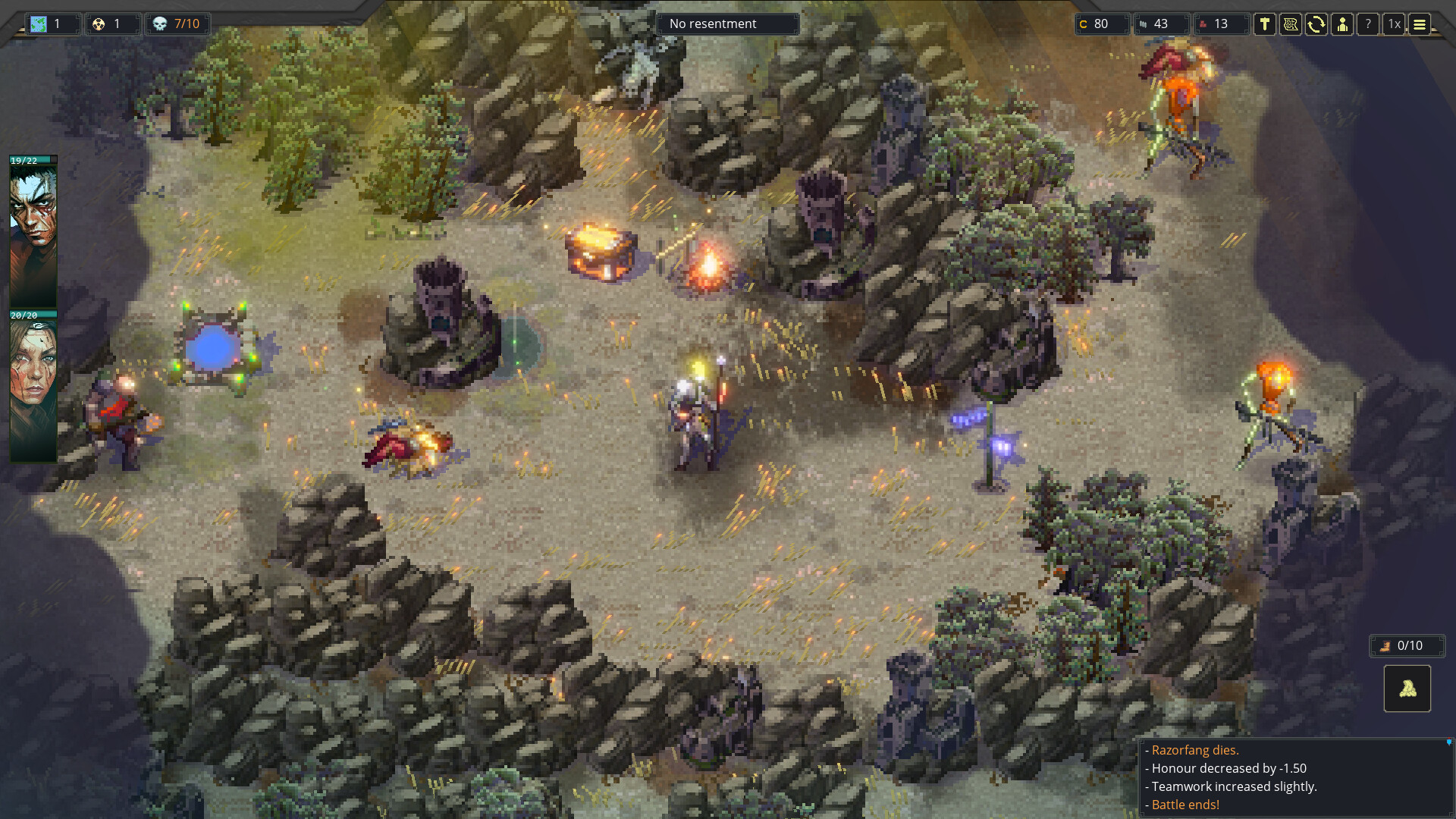Click the radiation hazard counter icon
This screenshot has width=1456, height=819.
112,24
